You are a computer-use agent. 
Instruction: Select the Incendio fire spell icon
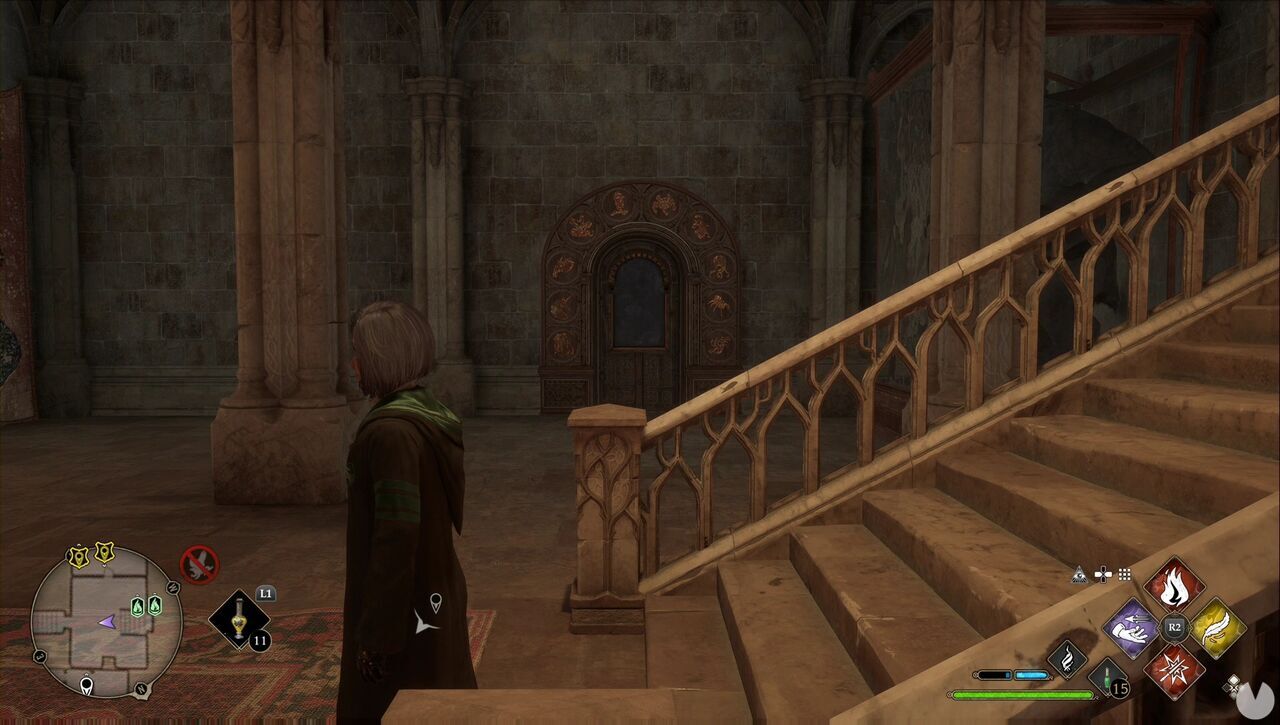click(x=1175, y=586)
